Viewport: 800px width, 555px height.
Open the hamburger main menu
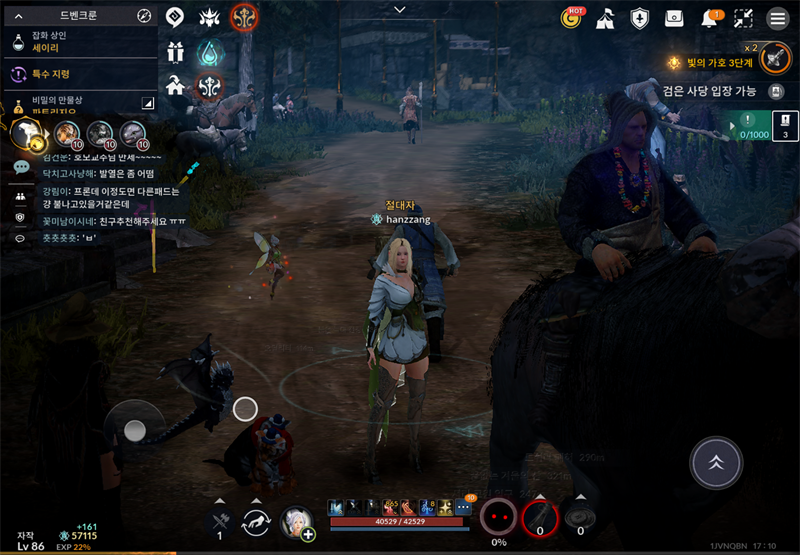coord(777,18)
